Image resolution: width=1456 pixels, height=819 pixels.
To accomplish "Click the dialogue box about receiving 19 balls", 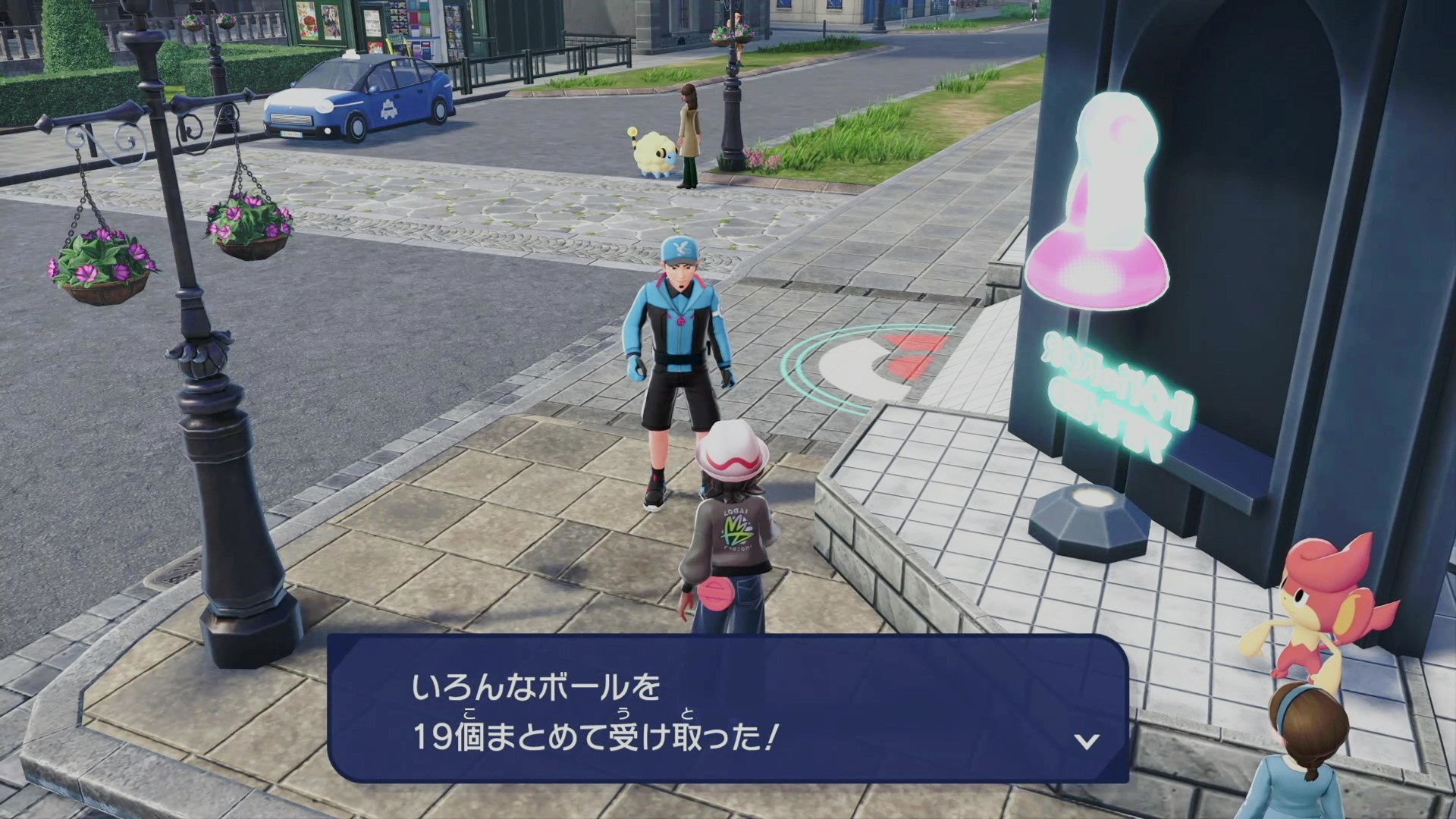I will (727, 709).
